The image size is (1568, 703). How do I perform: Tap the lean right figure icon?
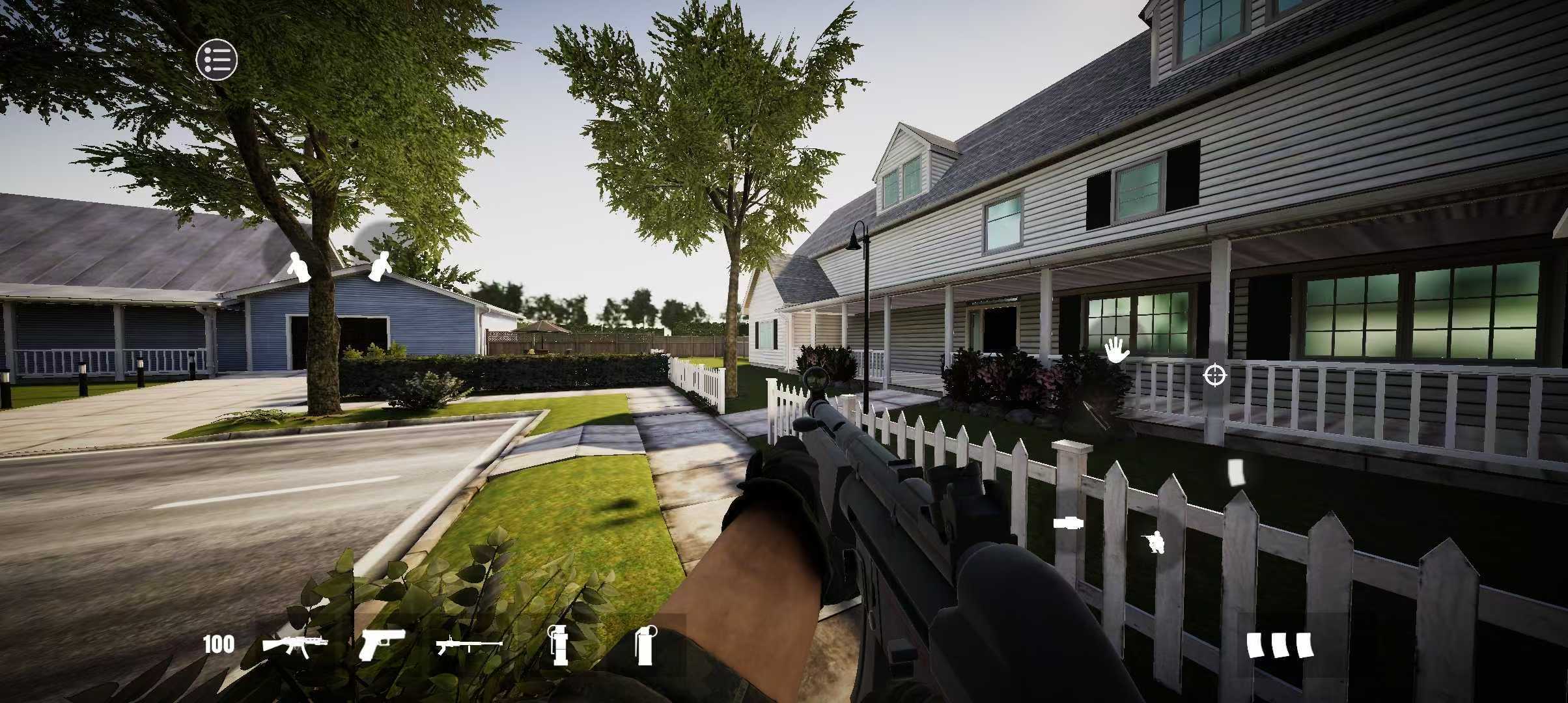coord(379,267)
